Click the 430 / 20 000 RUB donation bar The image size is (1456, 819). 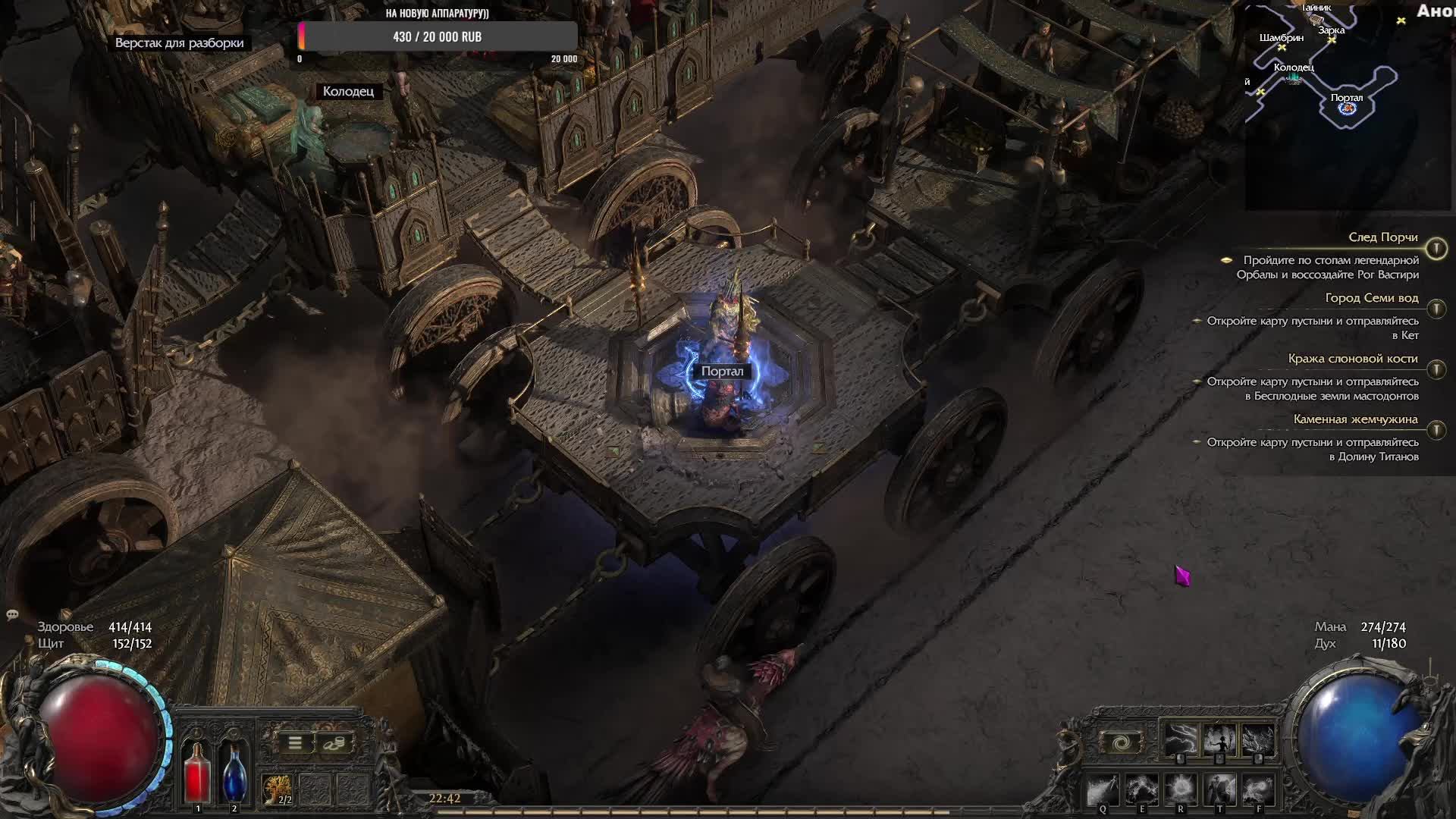pyautogui.click(x=438, y=36)
